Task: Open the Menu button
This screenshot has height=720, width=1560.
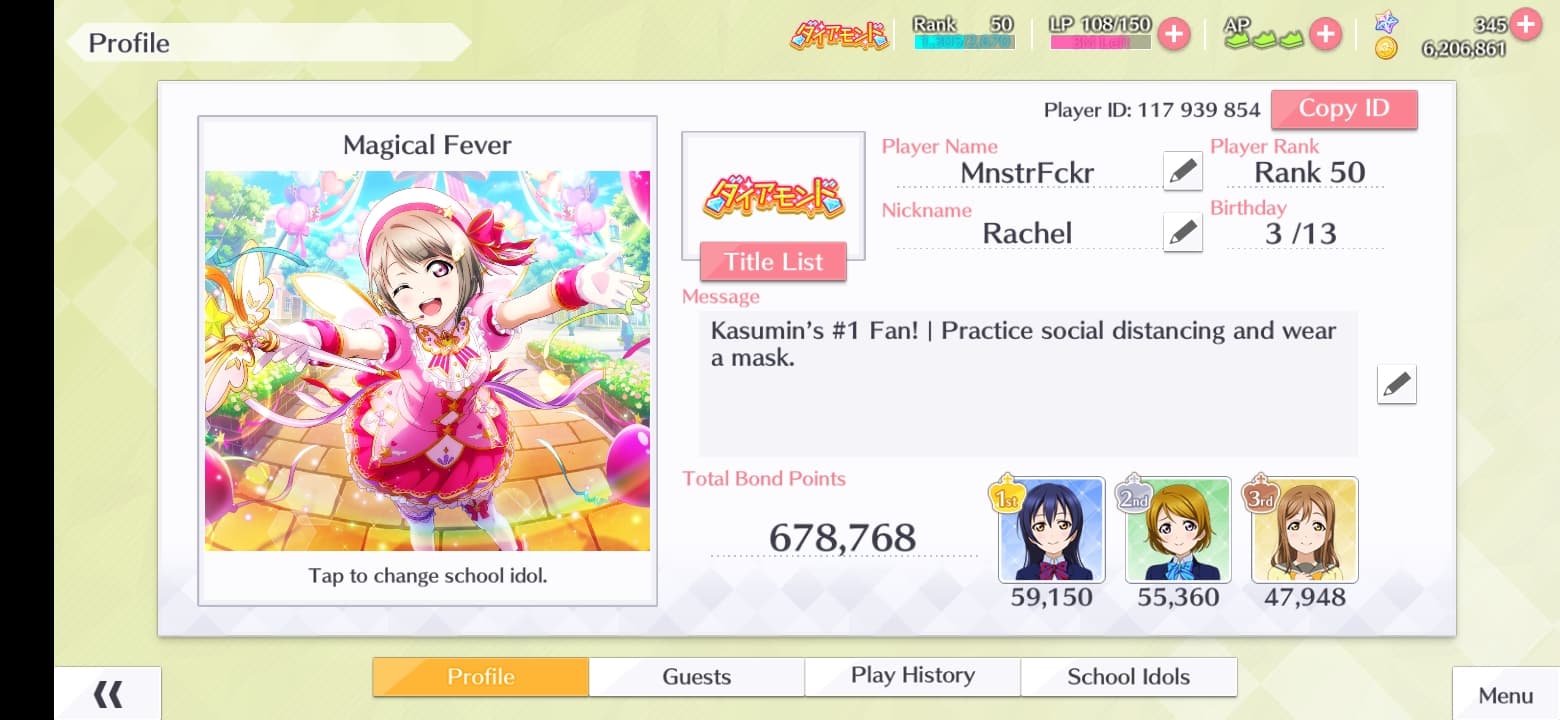Action: tap(1505, 695)
